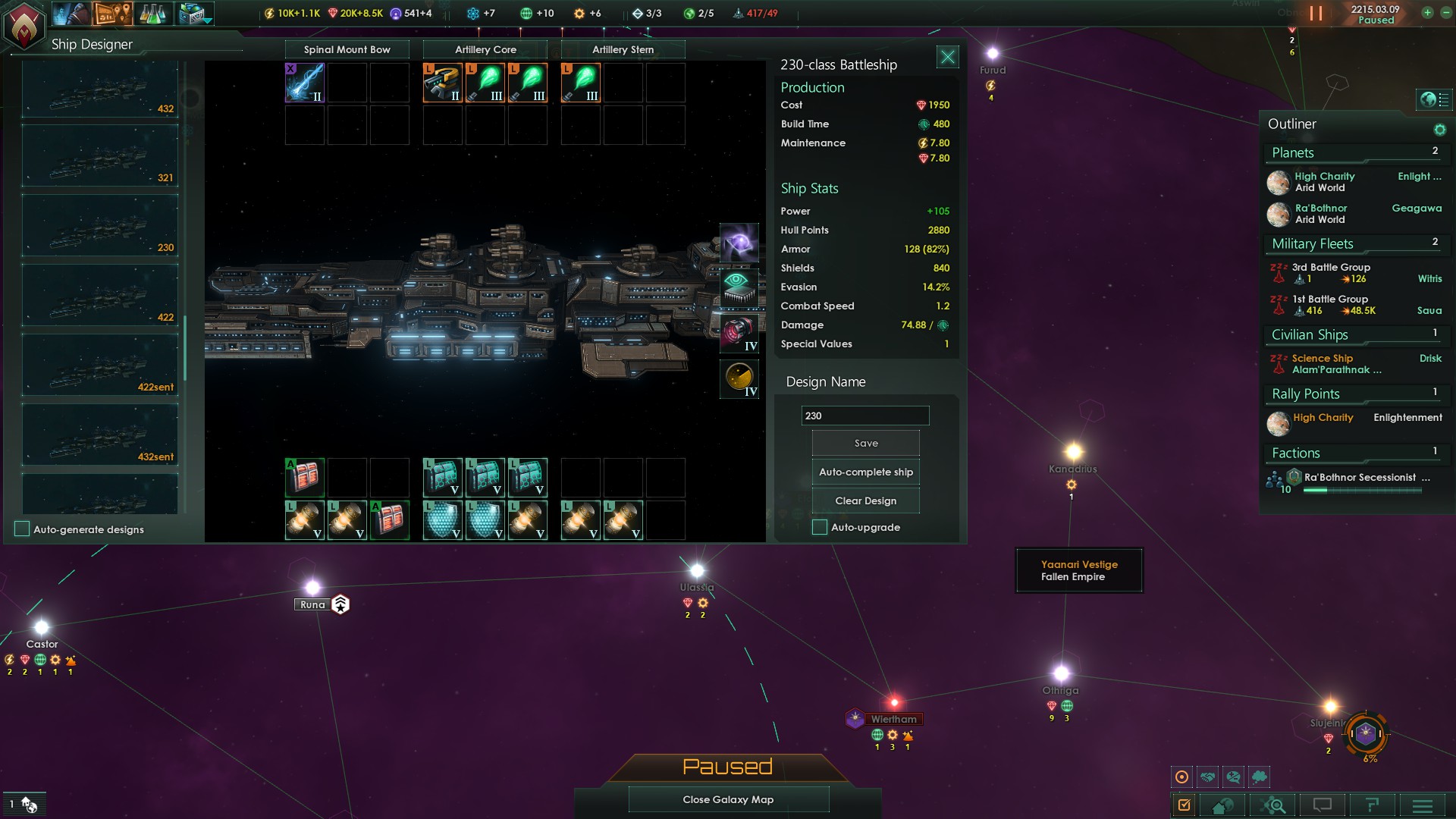This screenshot has width=1456, height=819.
Task: Enable Auto-generate designs checkbox
Action: (22, 529)
